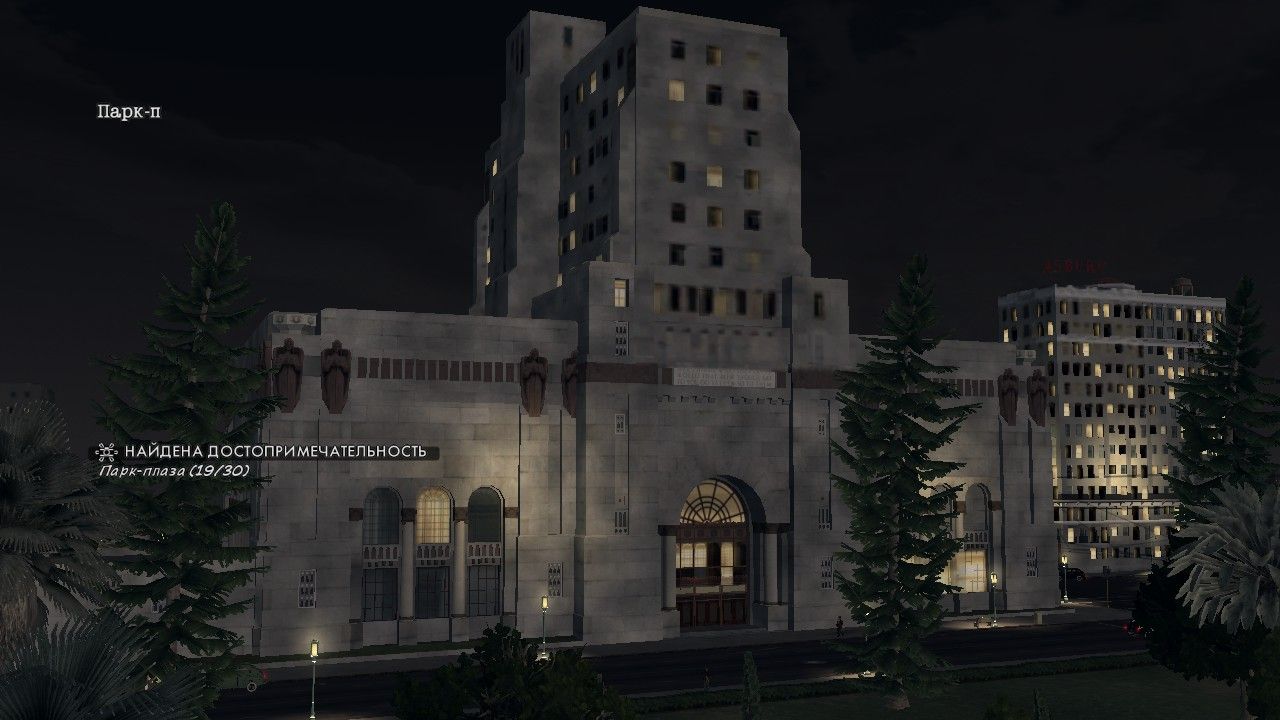Click the small circle marker at bottom-left corner
Image resolution: width=1280 pixels, height=720 pixels.
click(252, 687)
